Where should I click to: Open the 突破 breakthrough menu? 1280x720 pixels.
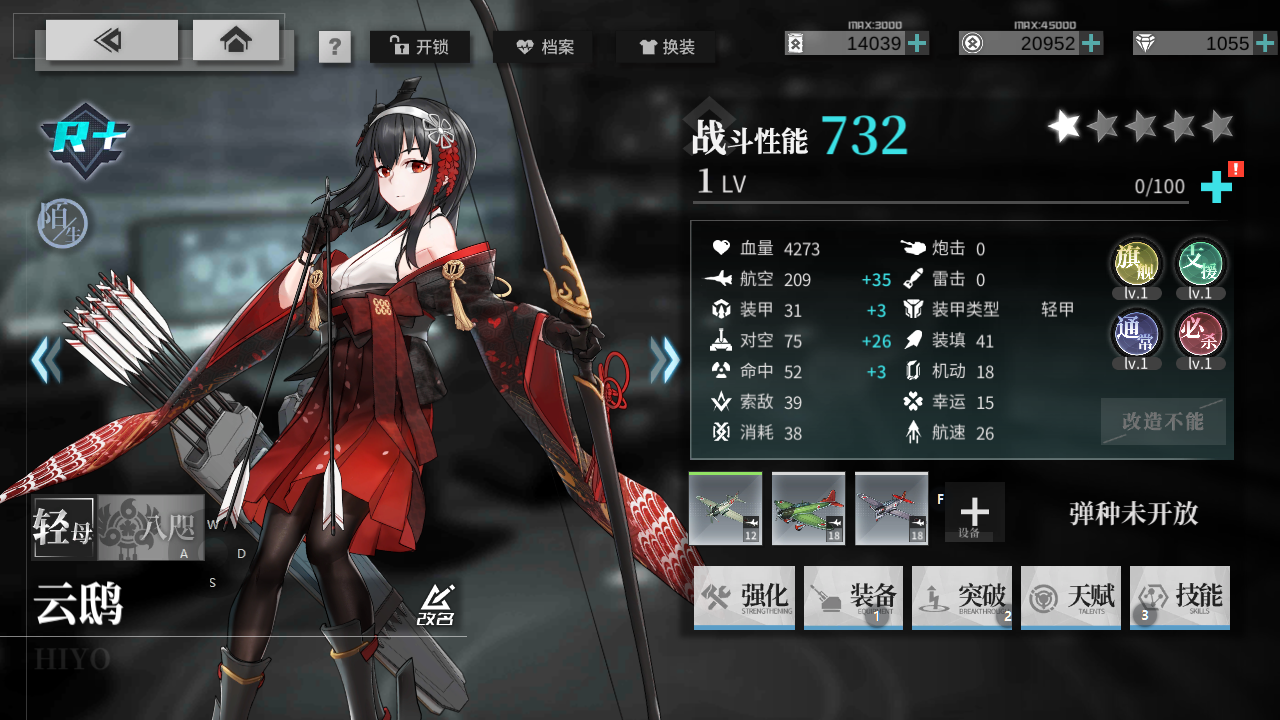pyautogui.click(x=962, y=598)
